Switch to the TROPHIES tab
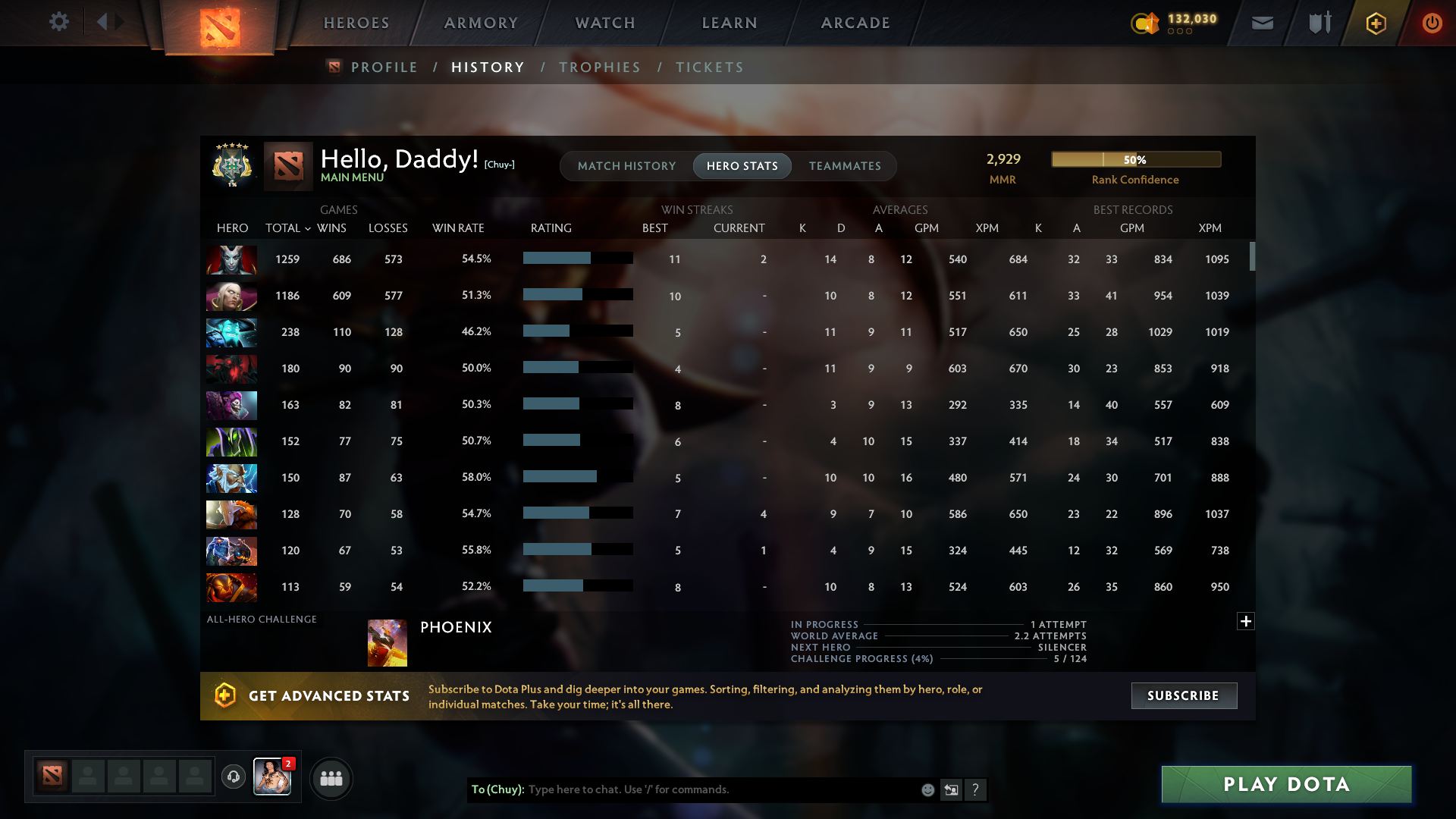 599,67
